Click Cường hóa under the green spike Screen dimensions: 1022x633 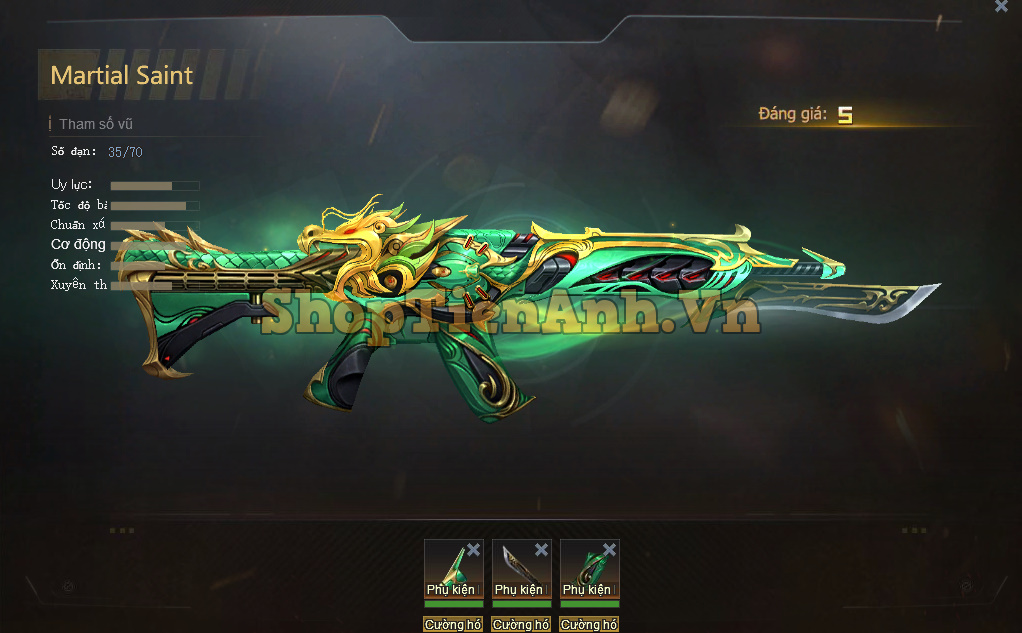[453, 625]
